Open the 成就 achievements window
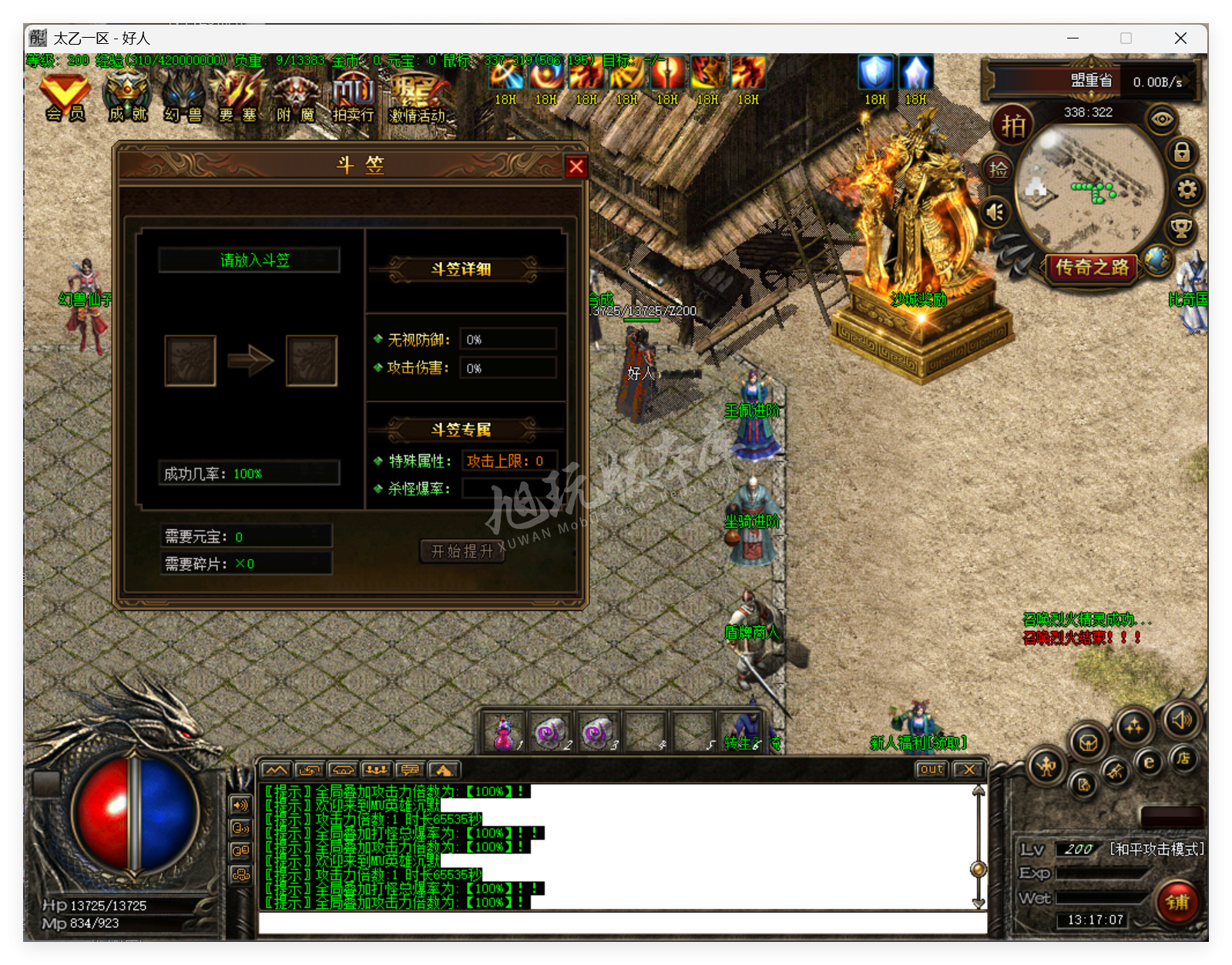This screenshot has width=1232, height=965. [127, 96]
